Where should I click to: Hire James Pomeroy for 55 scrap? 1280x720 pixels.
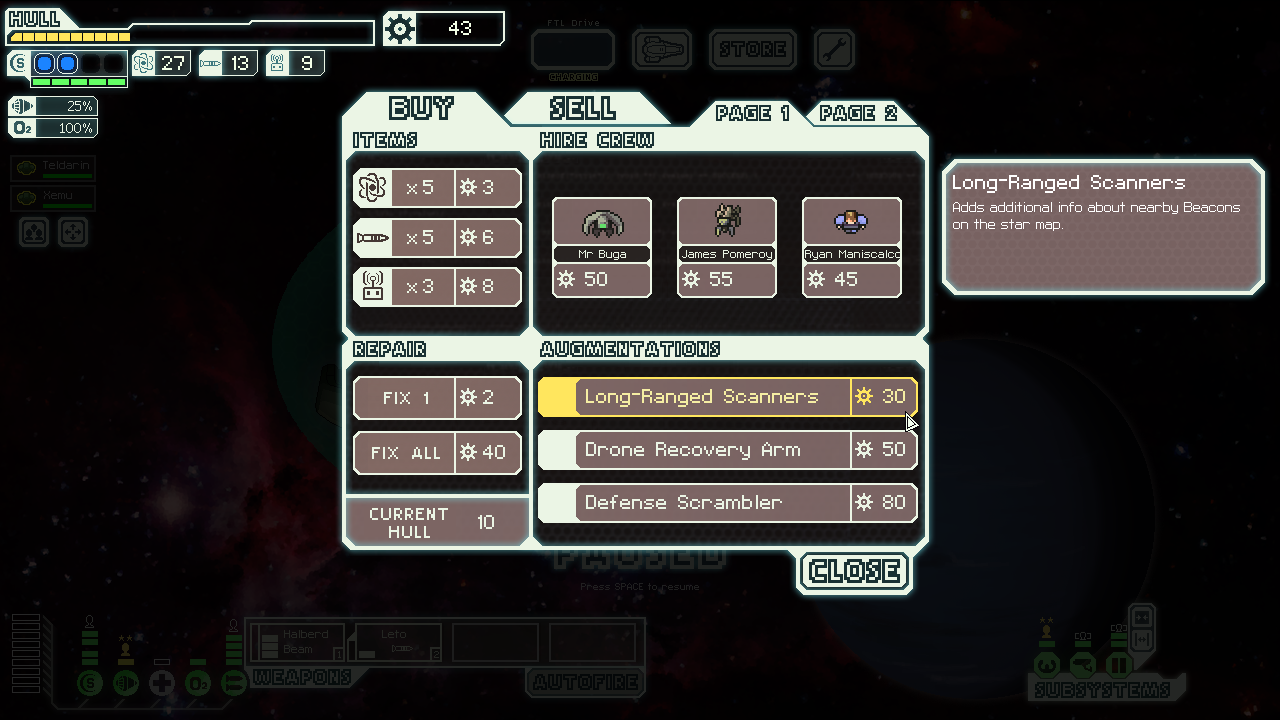[x=727, y=247]
